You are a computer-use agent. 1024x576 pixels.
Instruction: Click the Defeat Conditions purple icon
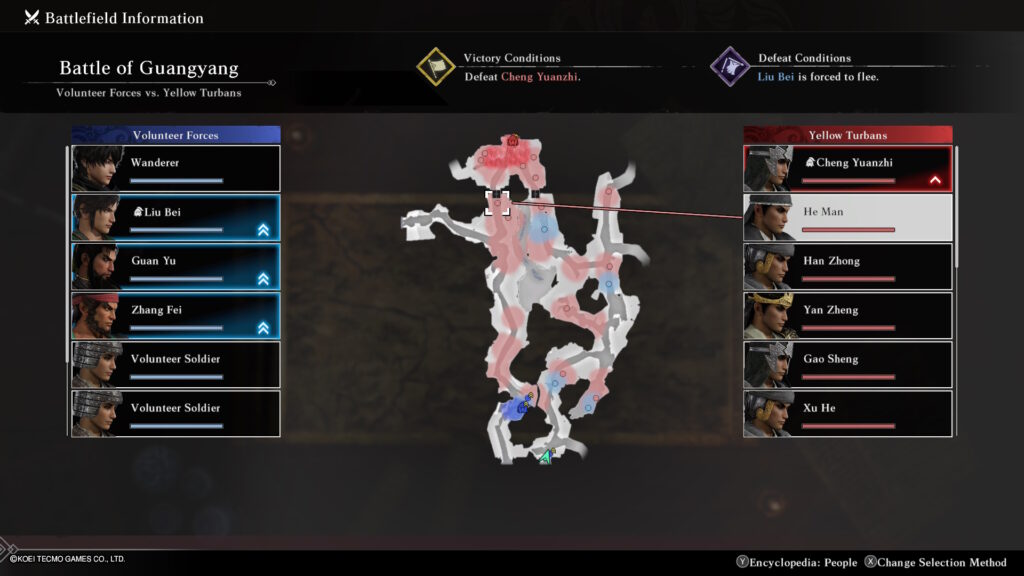tap(730, 67)
